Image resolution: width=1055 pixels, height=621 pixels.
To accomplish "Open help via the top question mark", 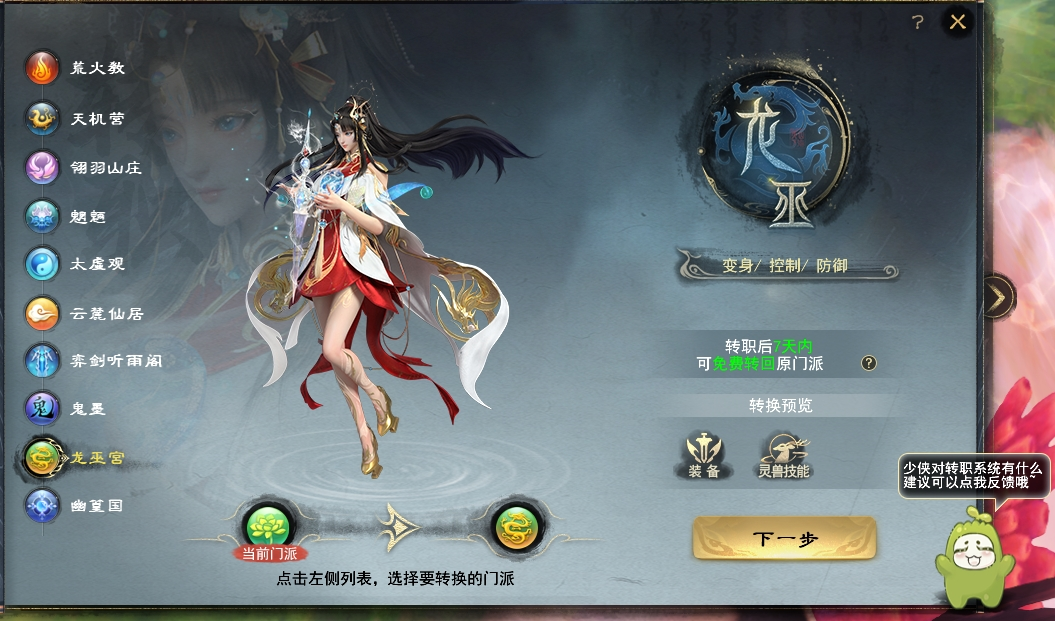I will point(918,22).
